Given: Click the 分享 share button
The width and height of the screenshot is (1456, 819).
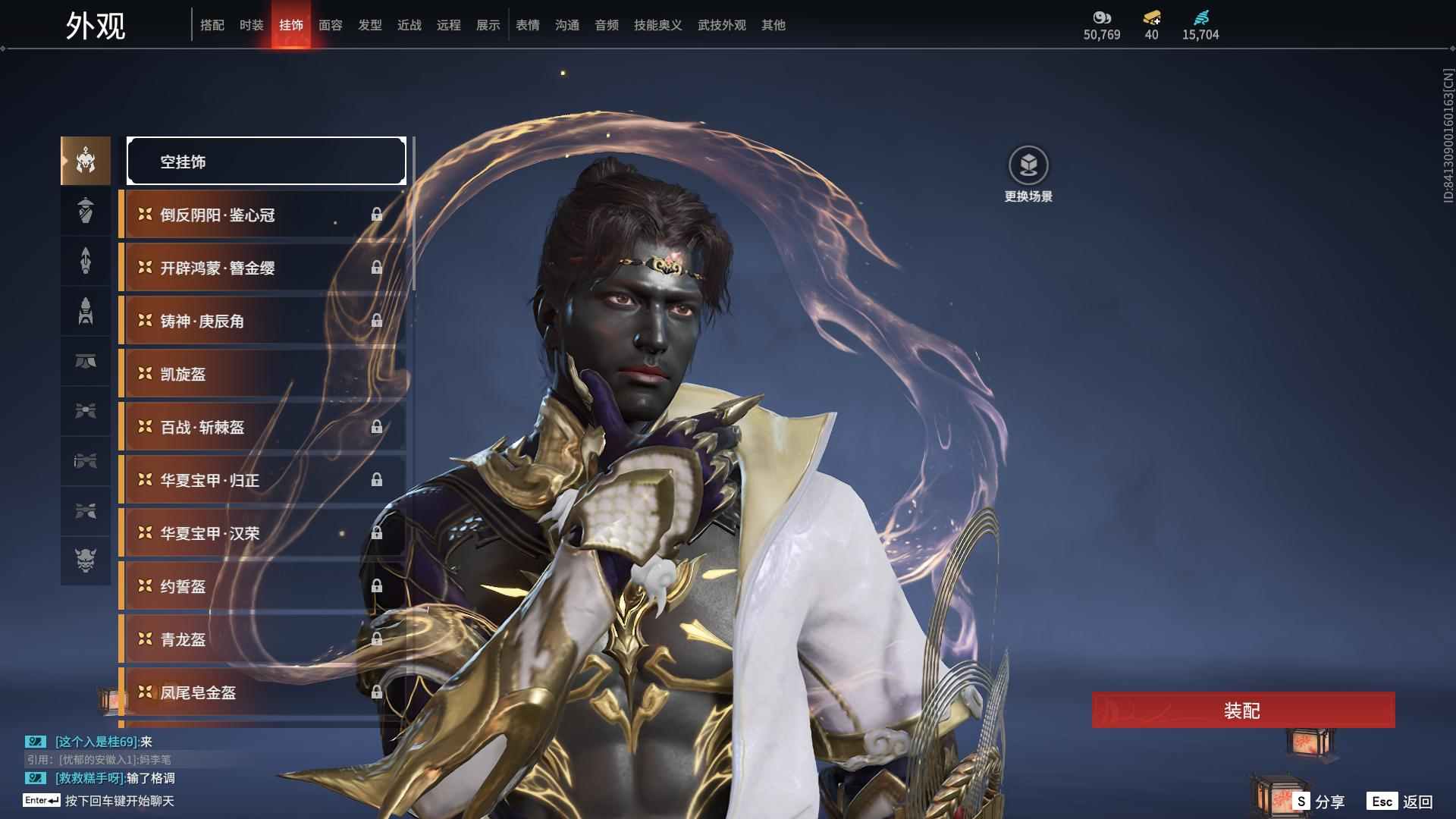Looking at the screenshot, I should coord(1319,802).
